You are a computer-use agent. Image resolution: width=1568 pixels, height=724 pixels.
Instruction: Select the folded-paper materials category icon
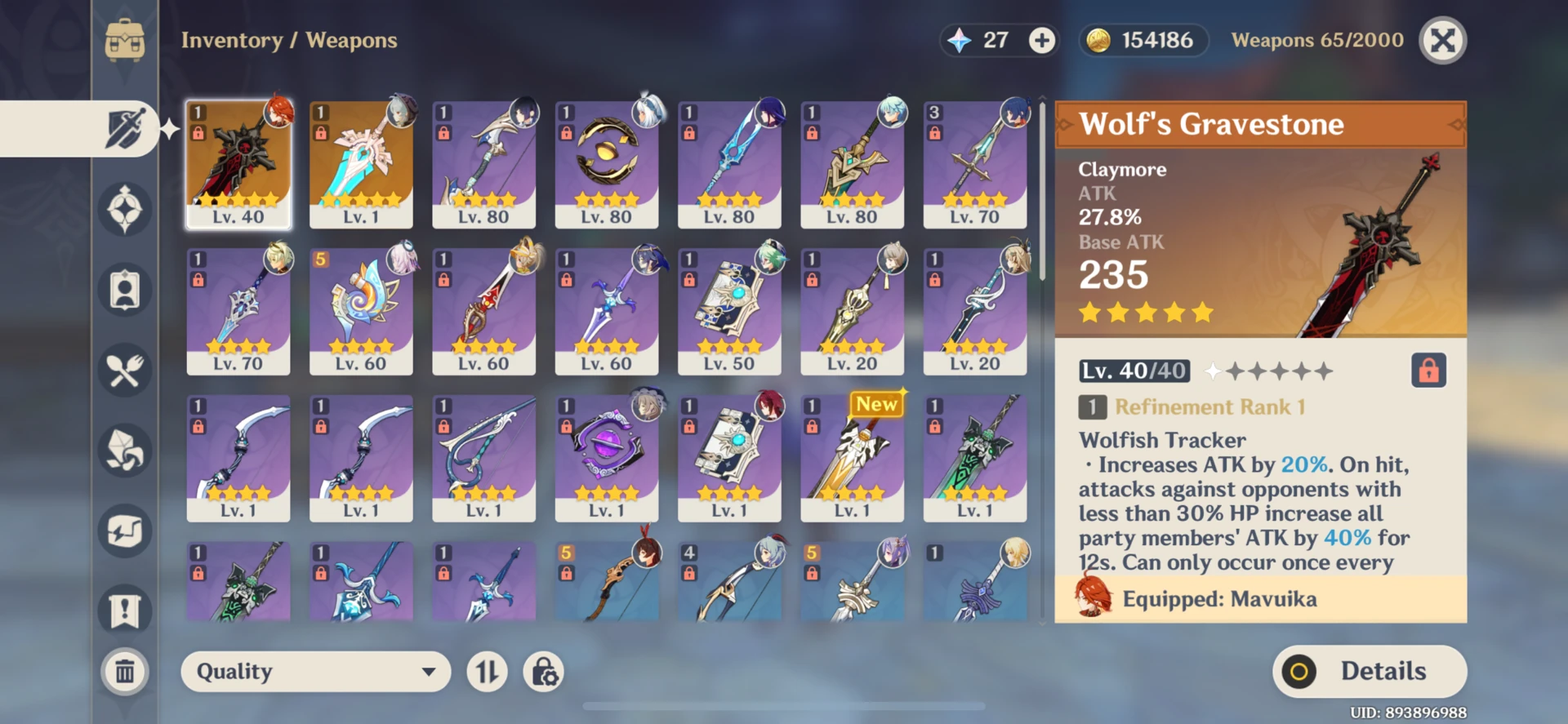(x=124, y=450)
